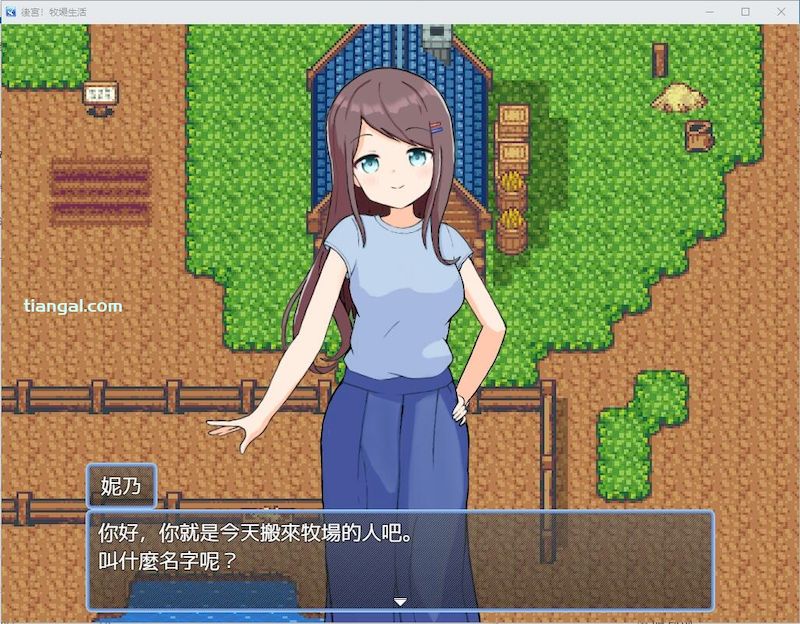Maximize the game window
800x624 pixels.
(745, 11)
